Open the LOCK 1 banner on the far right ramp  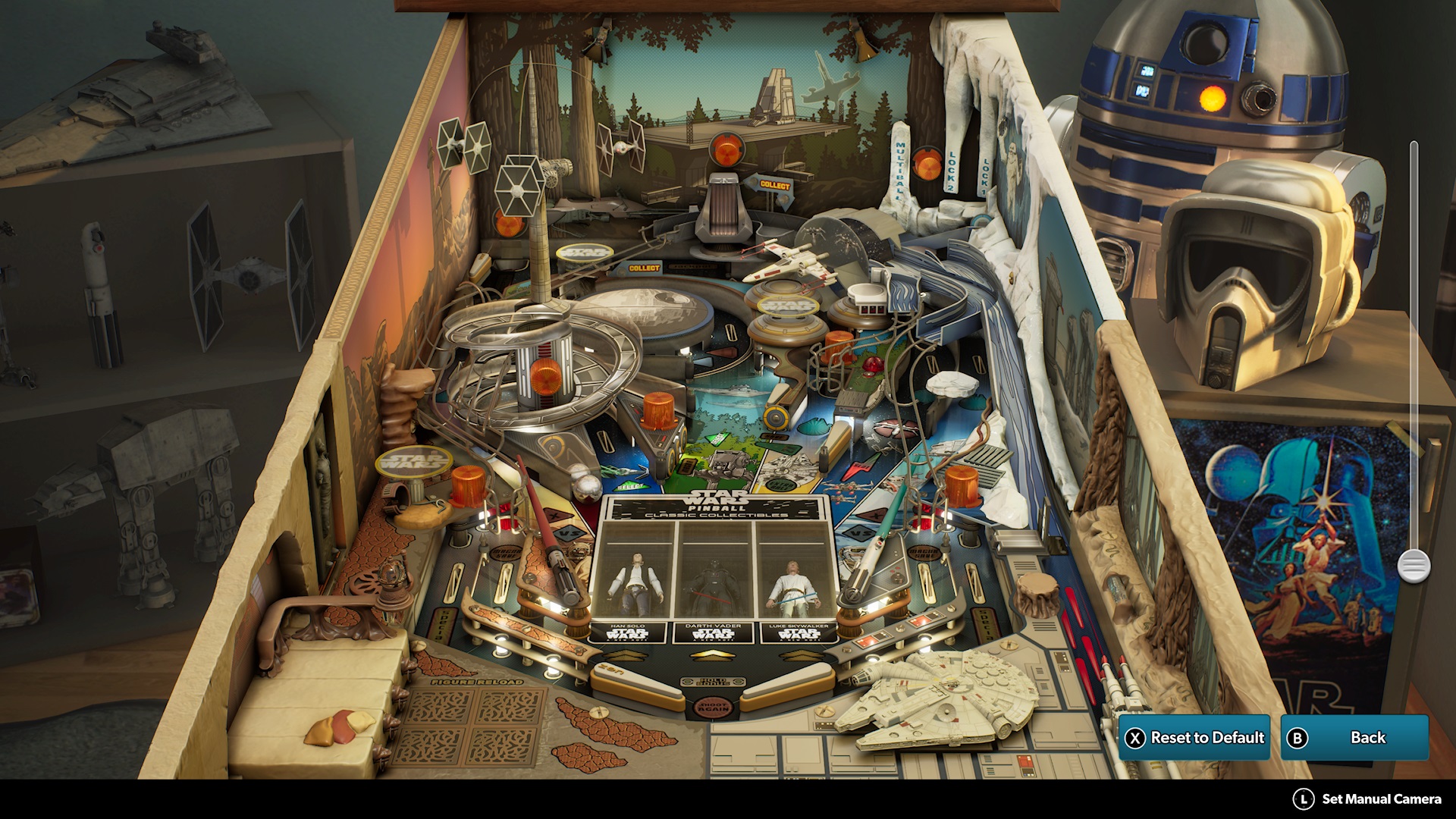[x=984, y=177]
